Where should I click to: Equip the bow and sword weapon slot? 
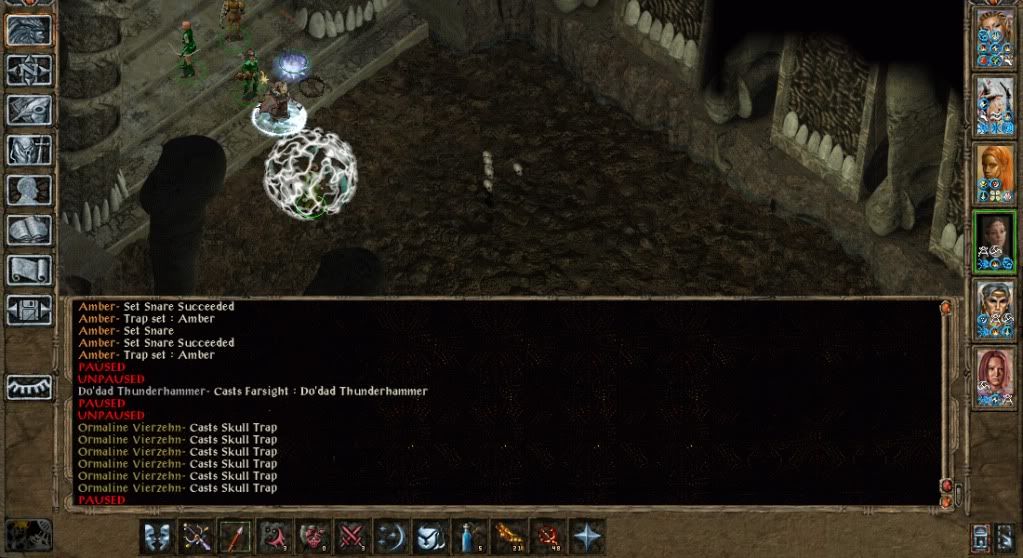point(197,537)
